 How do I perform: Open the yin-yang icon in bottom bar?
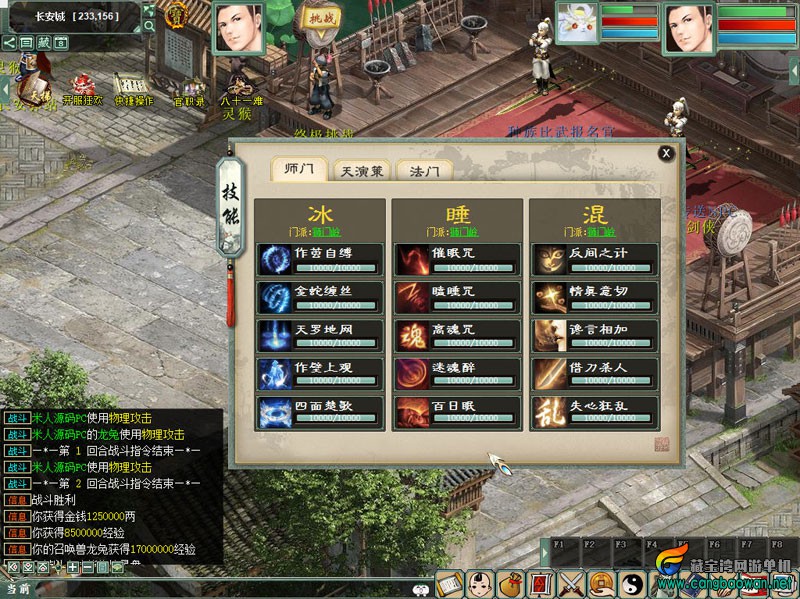pyautogui.click(x=632, y=583)
